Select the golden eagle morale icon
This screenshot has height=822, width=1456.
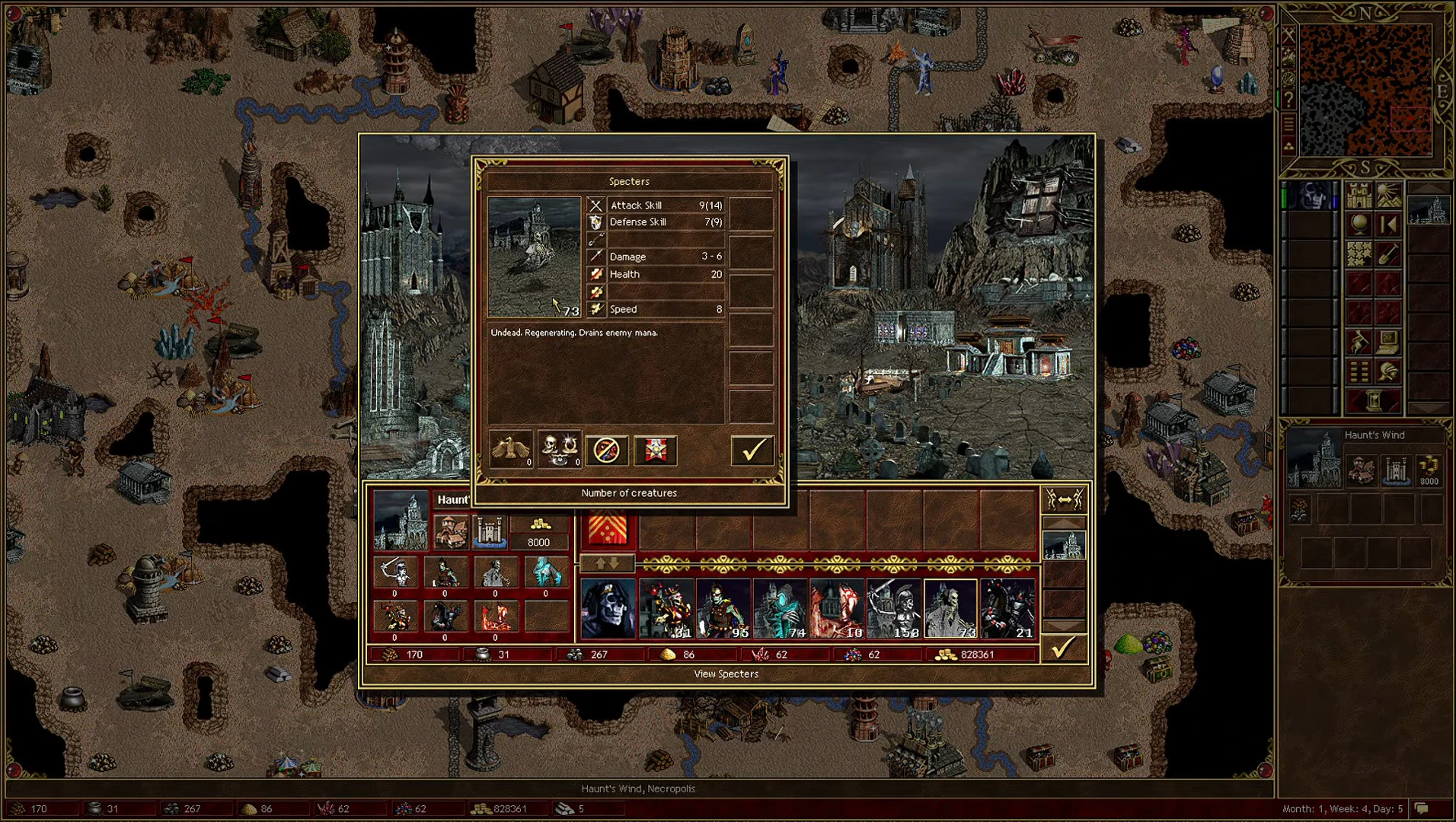pos(510,450)
